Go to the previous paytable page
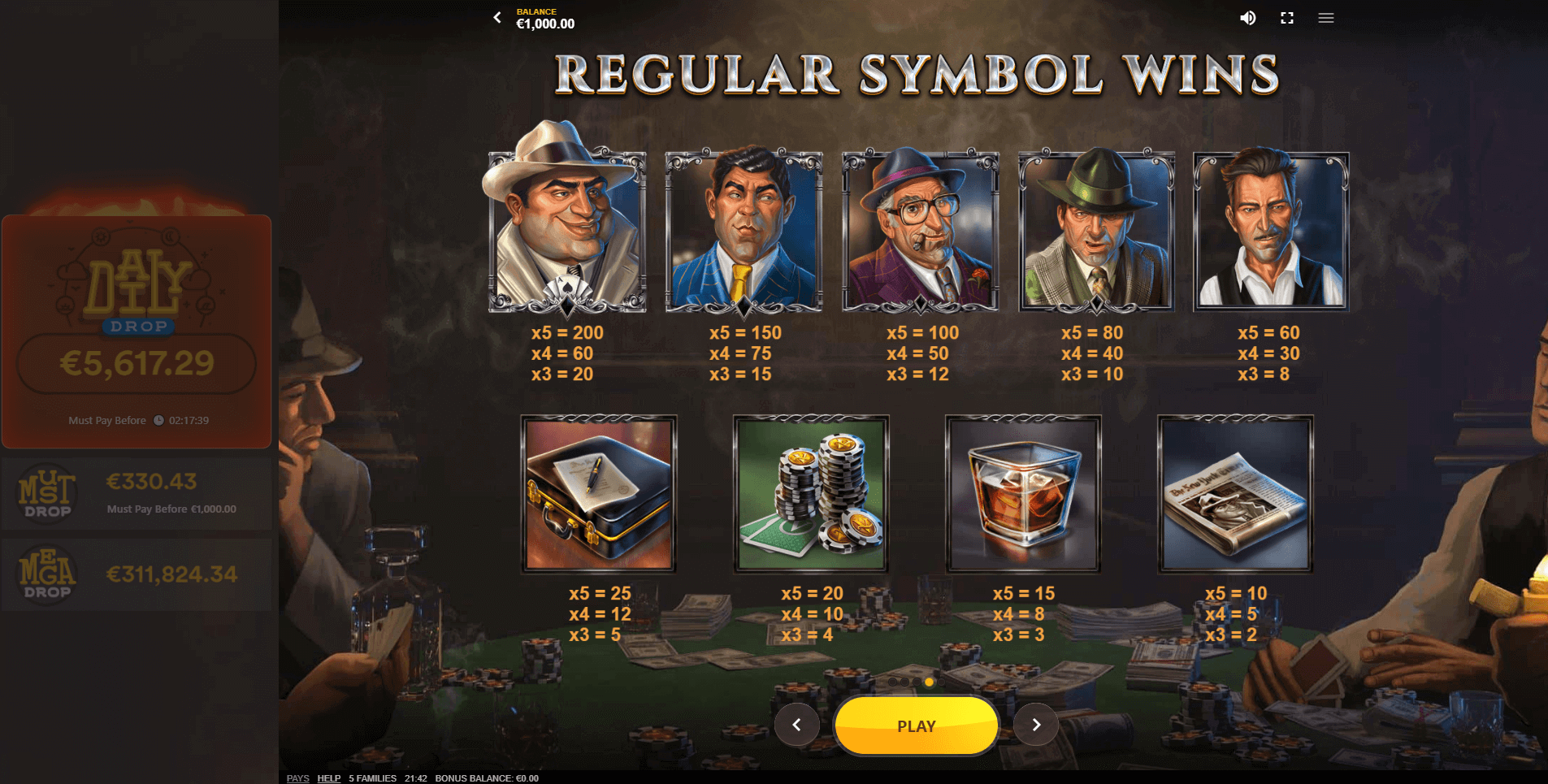Screen dimensions: 1548x784 coord(796,725)
